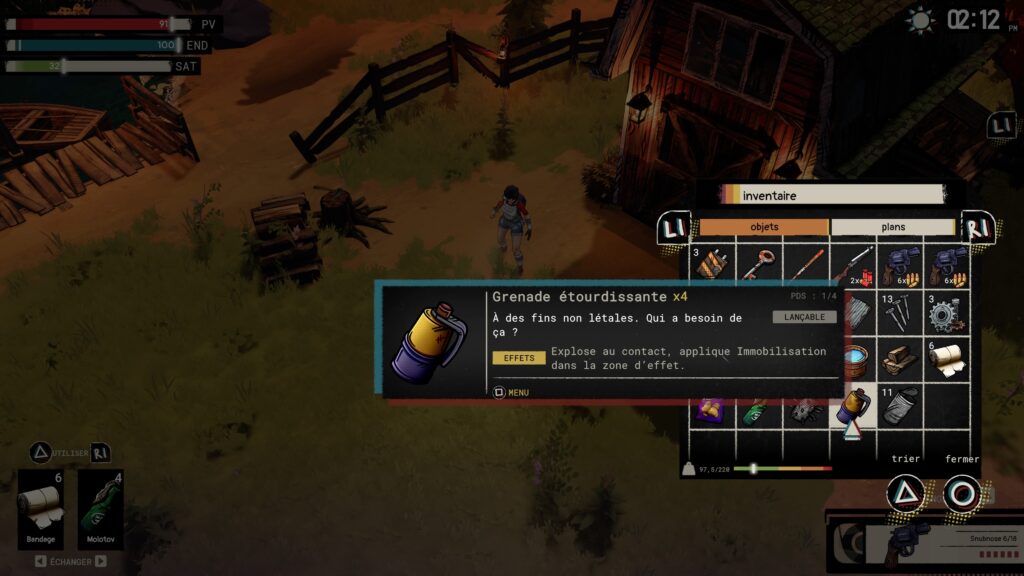
Task: Select the Bandage quick-use slot
Action: pos(42,510)
